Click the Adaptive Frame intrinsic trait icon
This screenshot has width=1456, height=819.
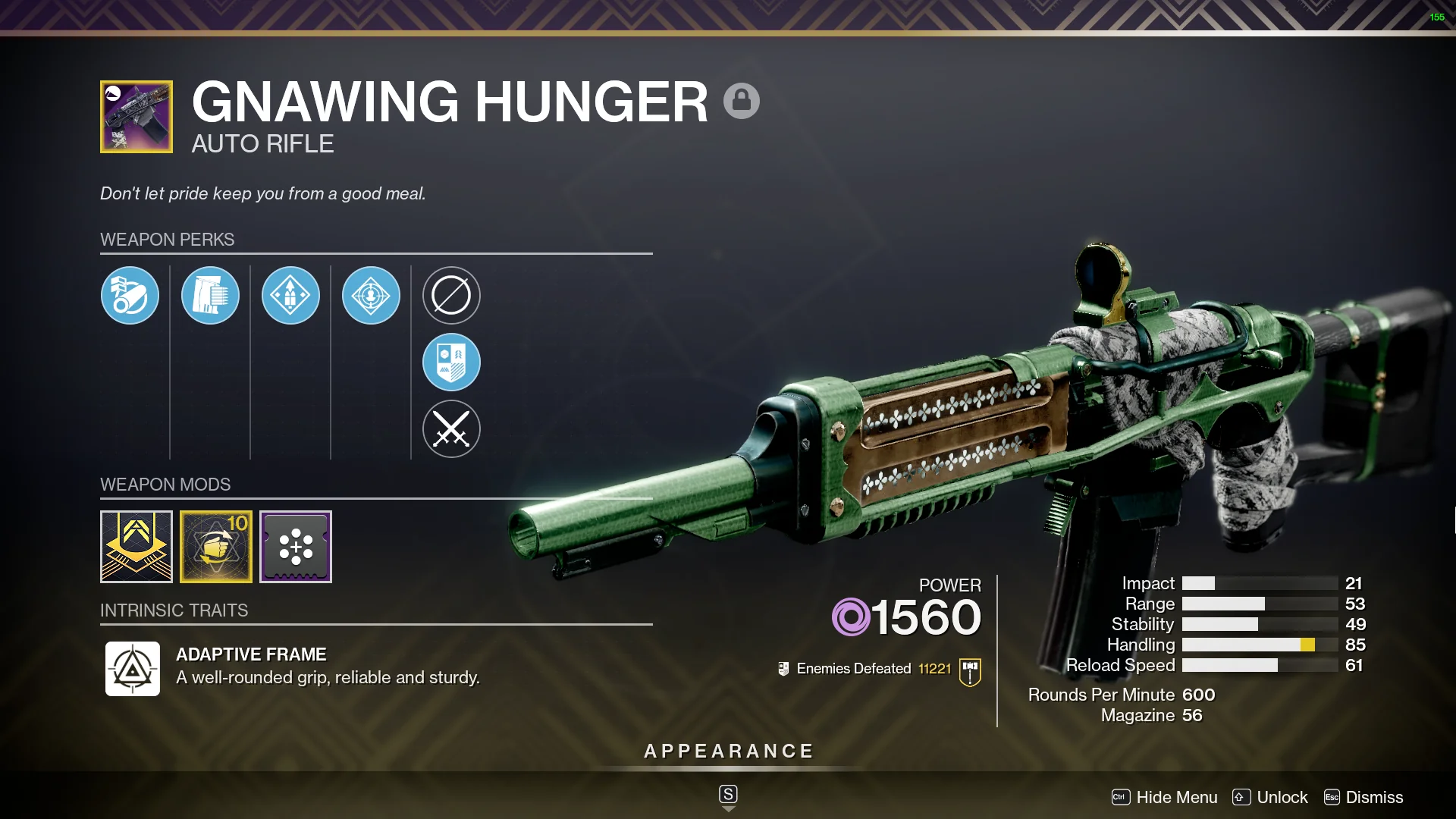(133, 670)
